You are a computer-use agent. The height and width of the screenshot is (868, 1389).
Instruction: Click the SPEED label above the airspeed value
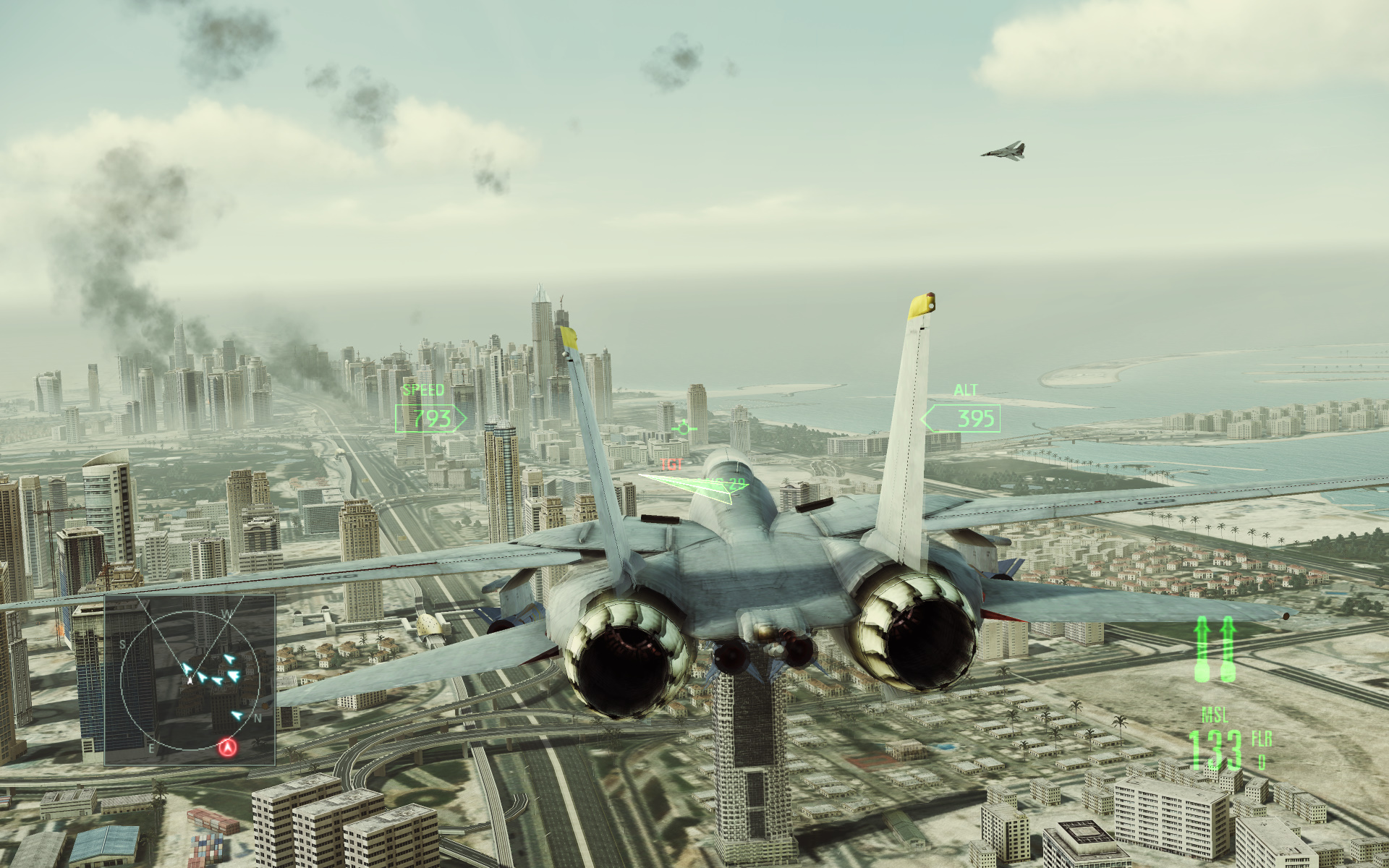click(422, 390)
